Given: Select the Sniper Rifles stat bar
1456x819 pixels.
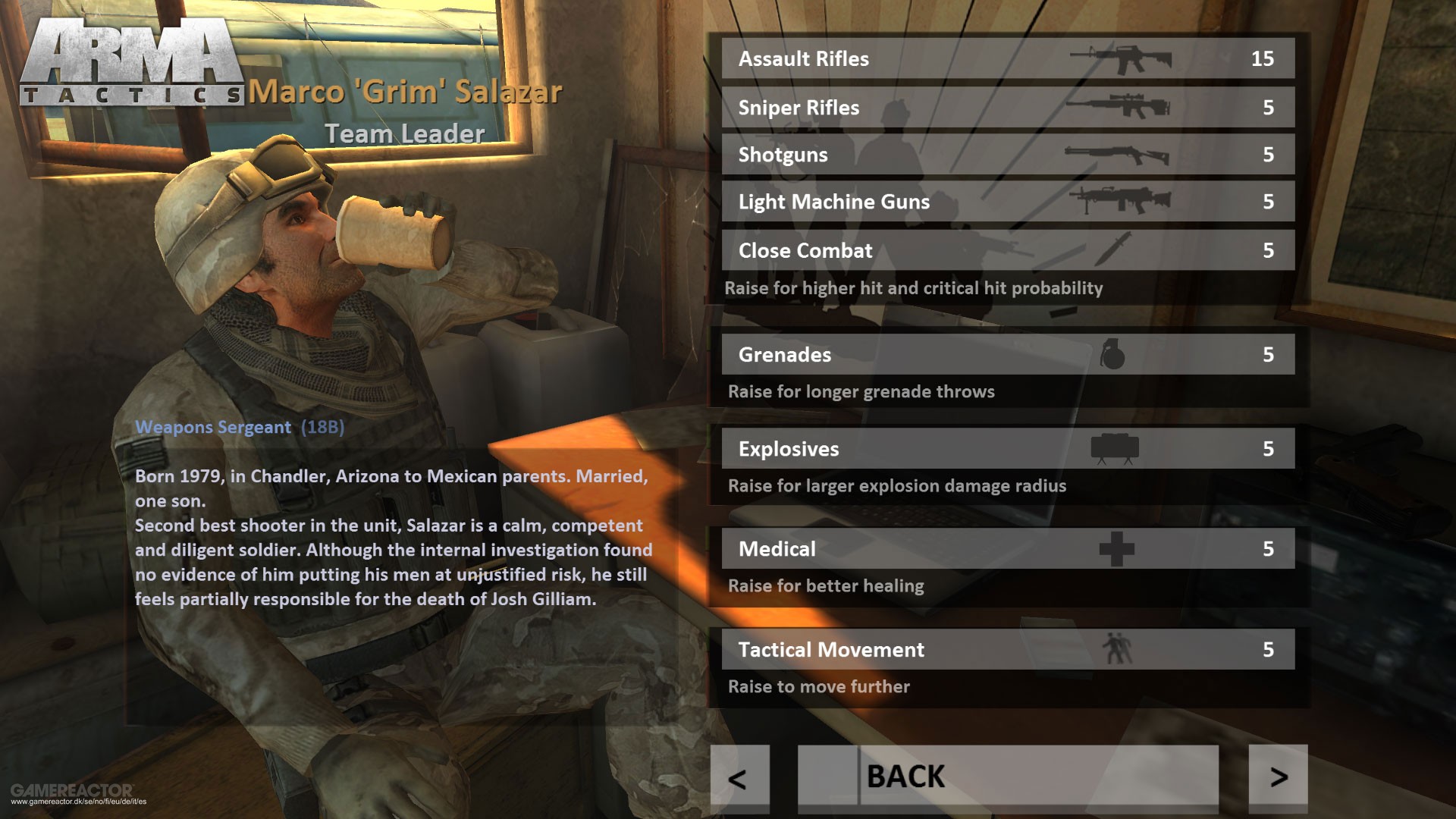Looking at the screenshot, I should (x=1009, y=106).
